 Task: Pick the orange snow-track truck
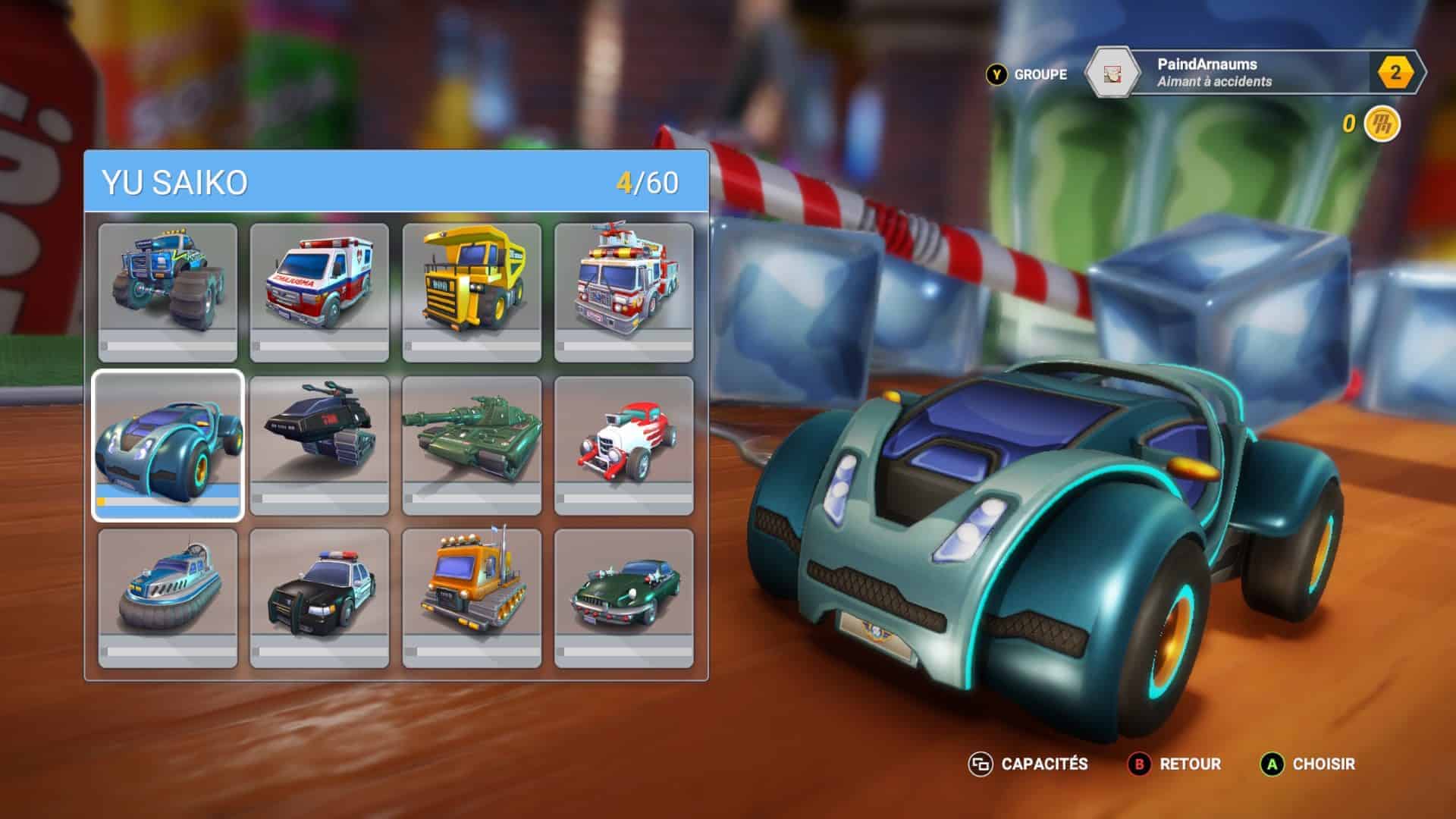(x=472, y=598)
